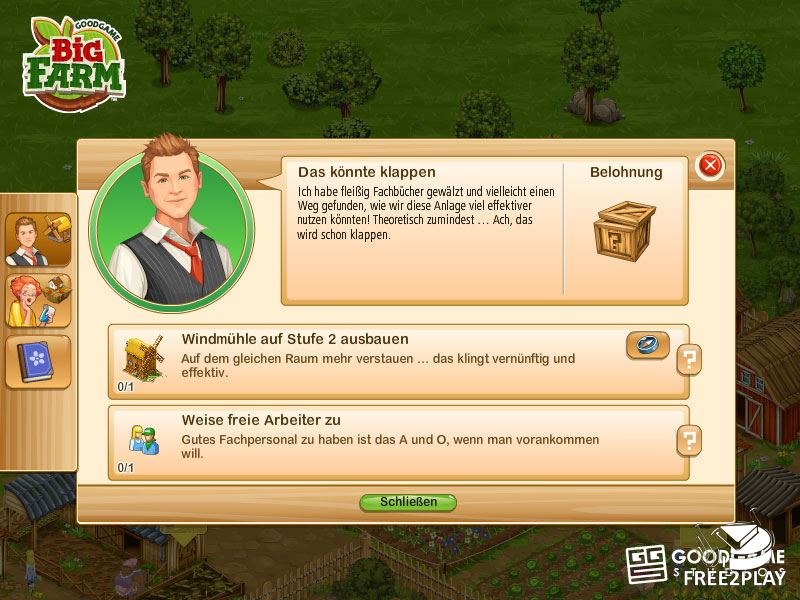The image size is (800, 600).
Task: Switch to the red-haired woman quest tab
Action: click(x=38, y=300)
